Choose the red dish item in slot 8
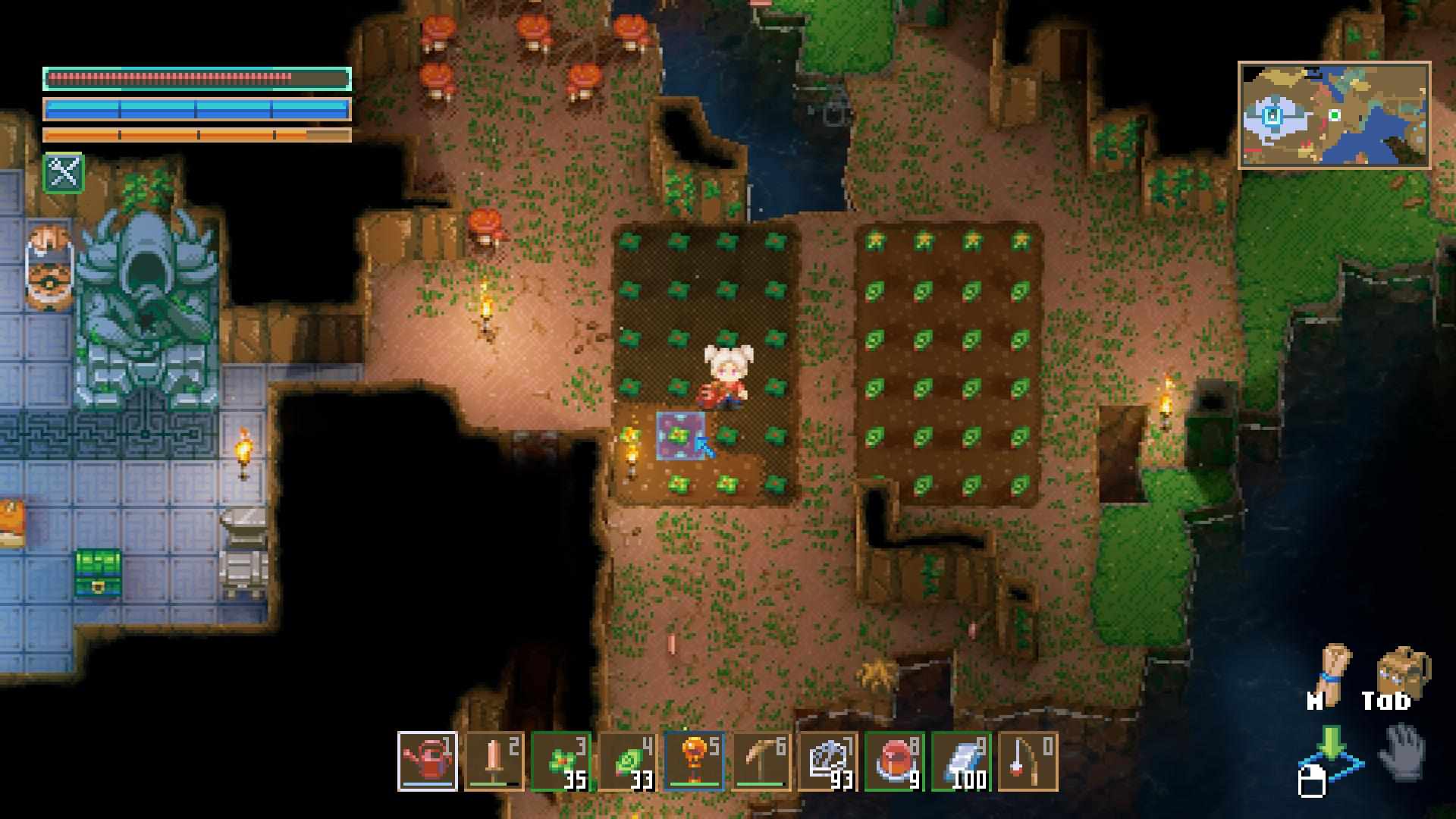This screenshot has height=819, width=1456. point(895,761)
